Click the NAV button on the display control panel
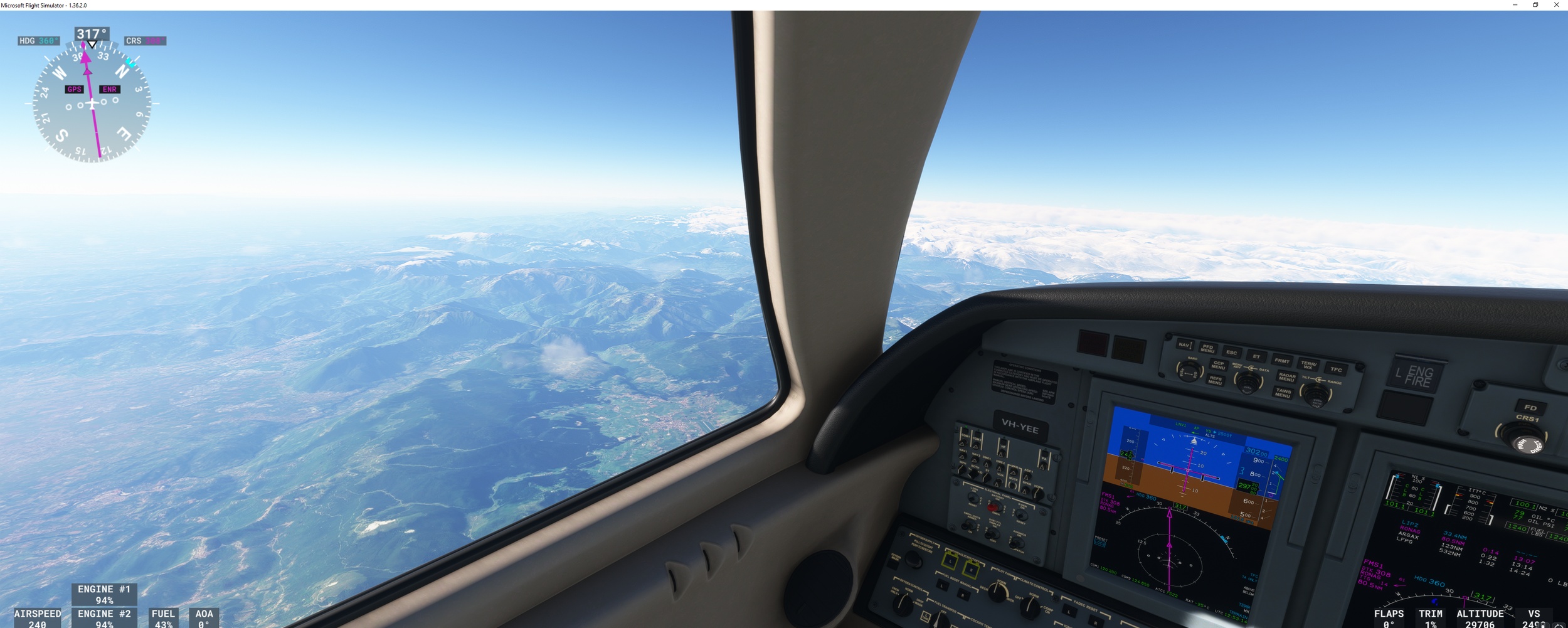 click(x=1184, y=344)
